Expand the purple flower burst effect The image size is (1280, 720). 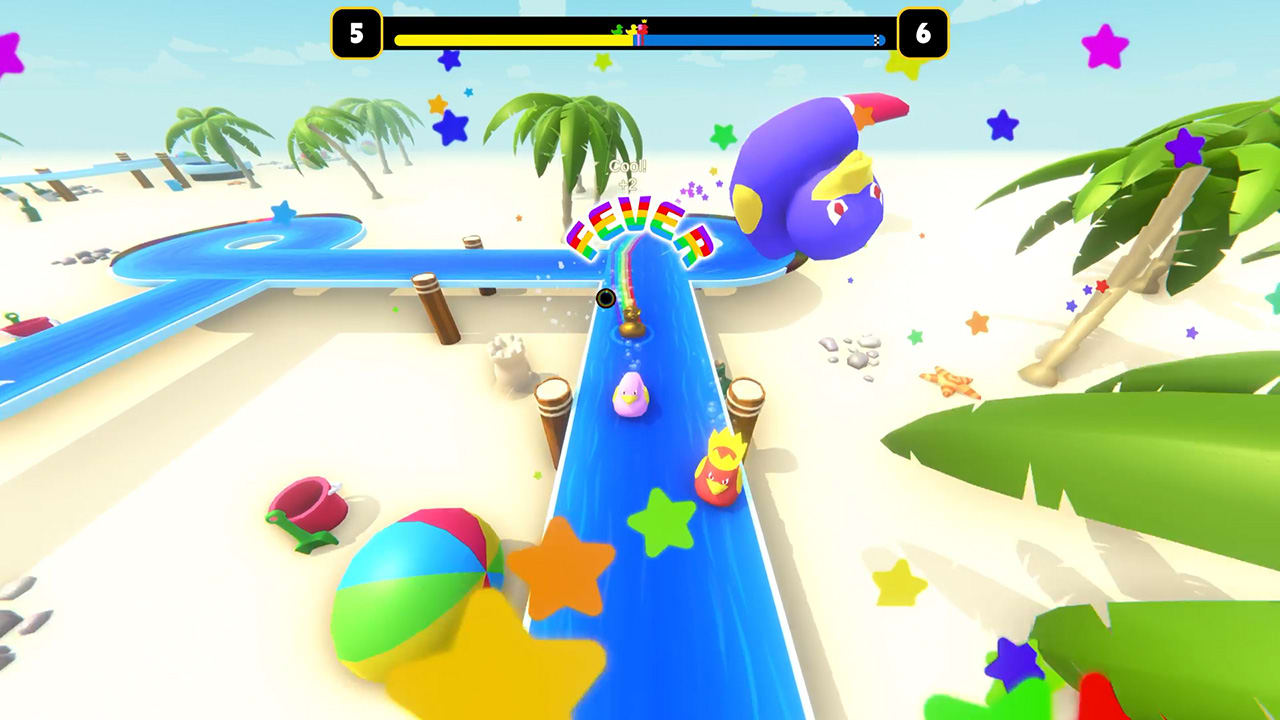(x=692, y=190)
